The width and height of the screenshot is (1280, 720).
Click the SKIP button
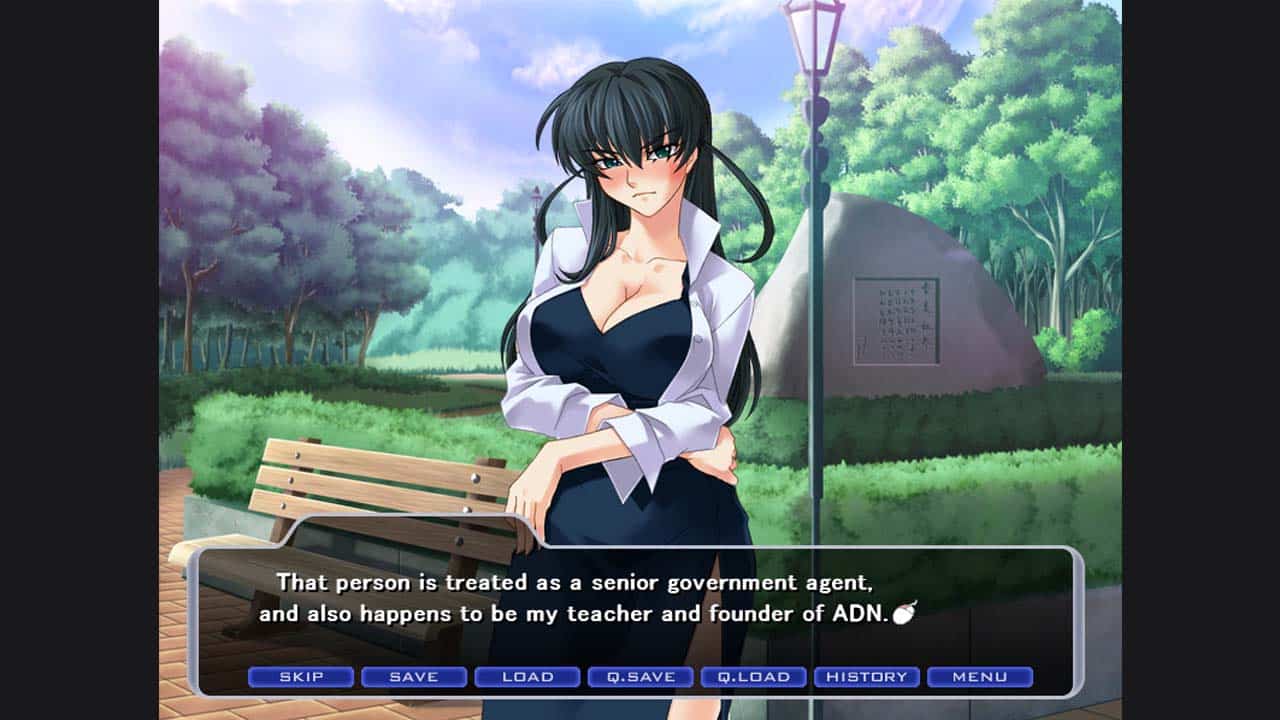[x=301, y=677]
